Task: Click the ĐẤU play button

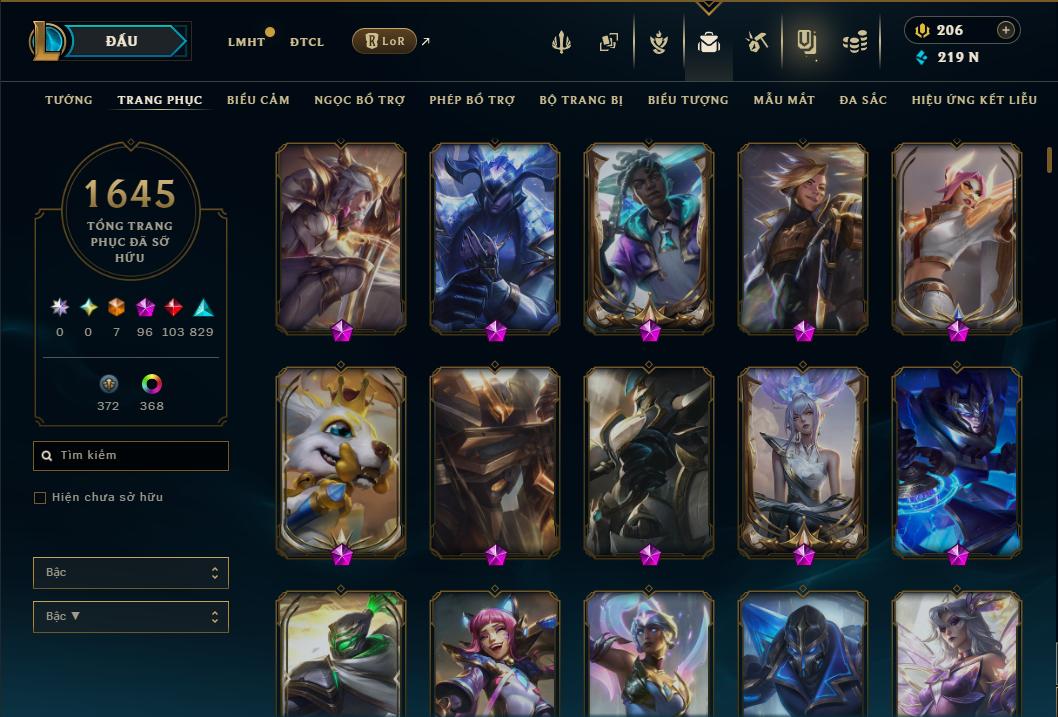Action: [122, 41]
